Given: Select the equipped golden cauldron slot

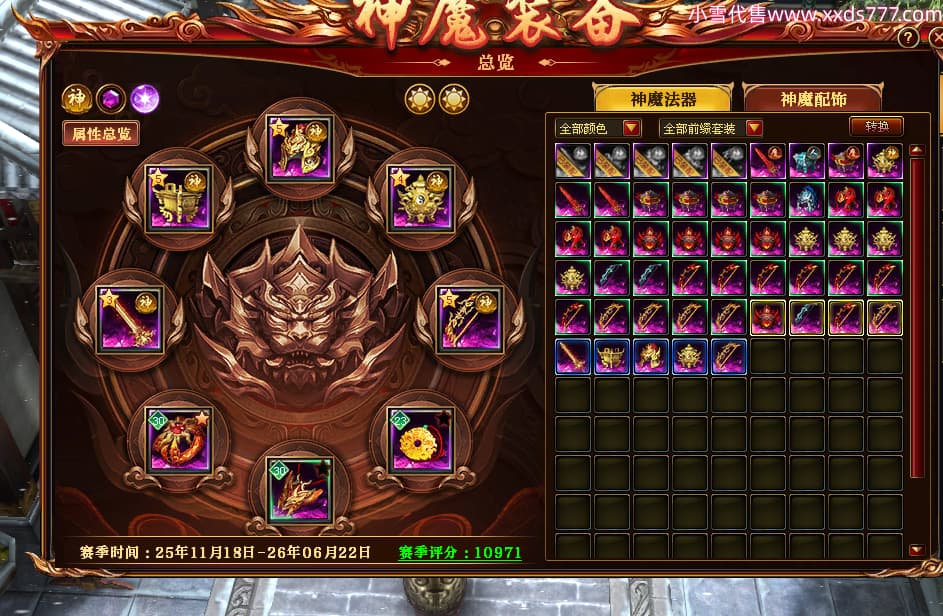Looking at the screenshot, I should coord(179,196).
